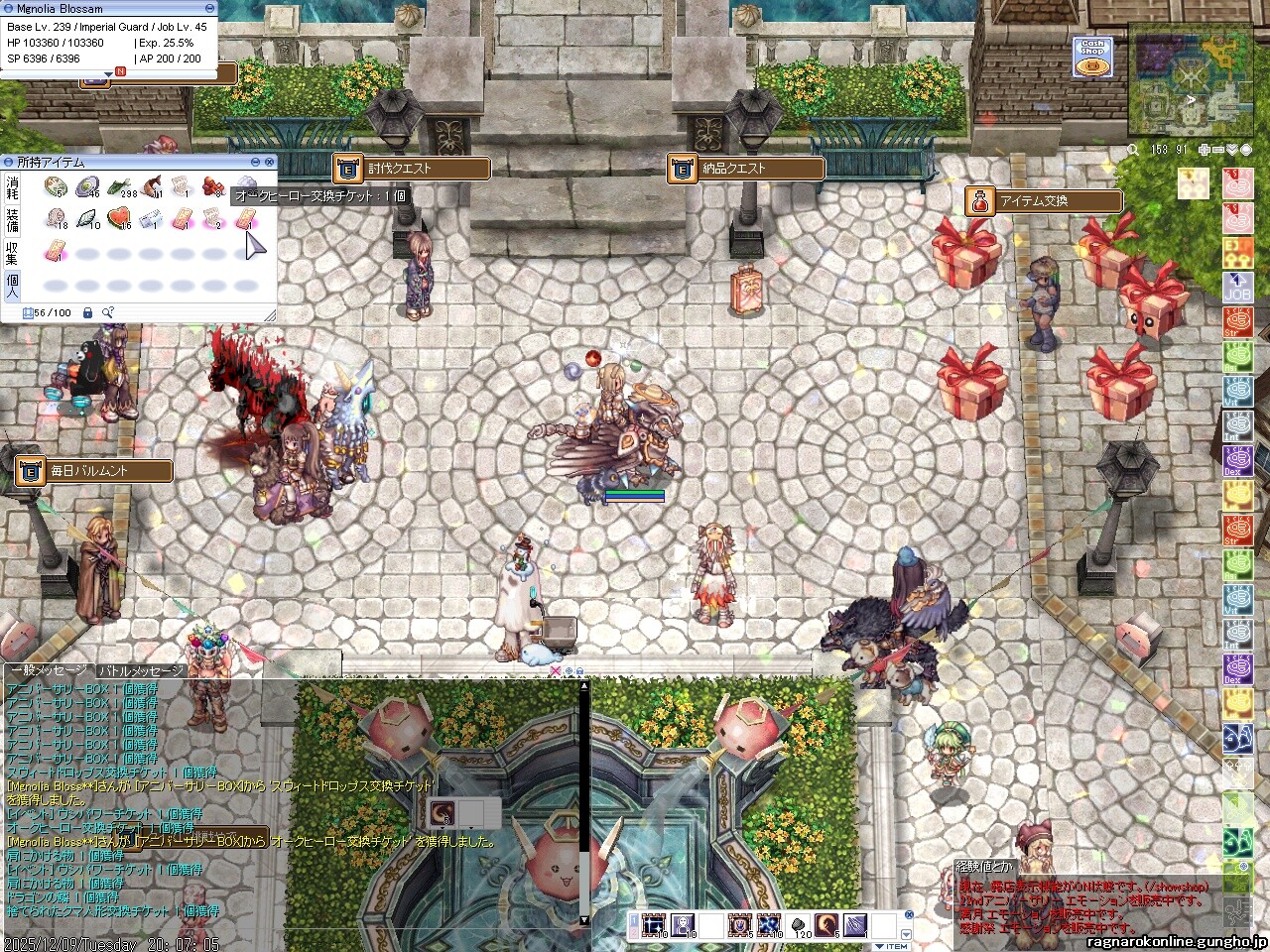Switch to the バトルメッセージ chat tab

coord(142,670)
